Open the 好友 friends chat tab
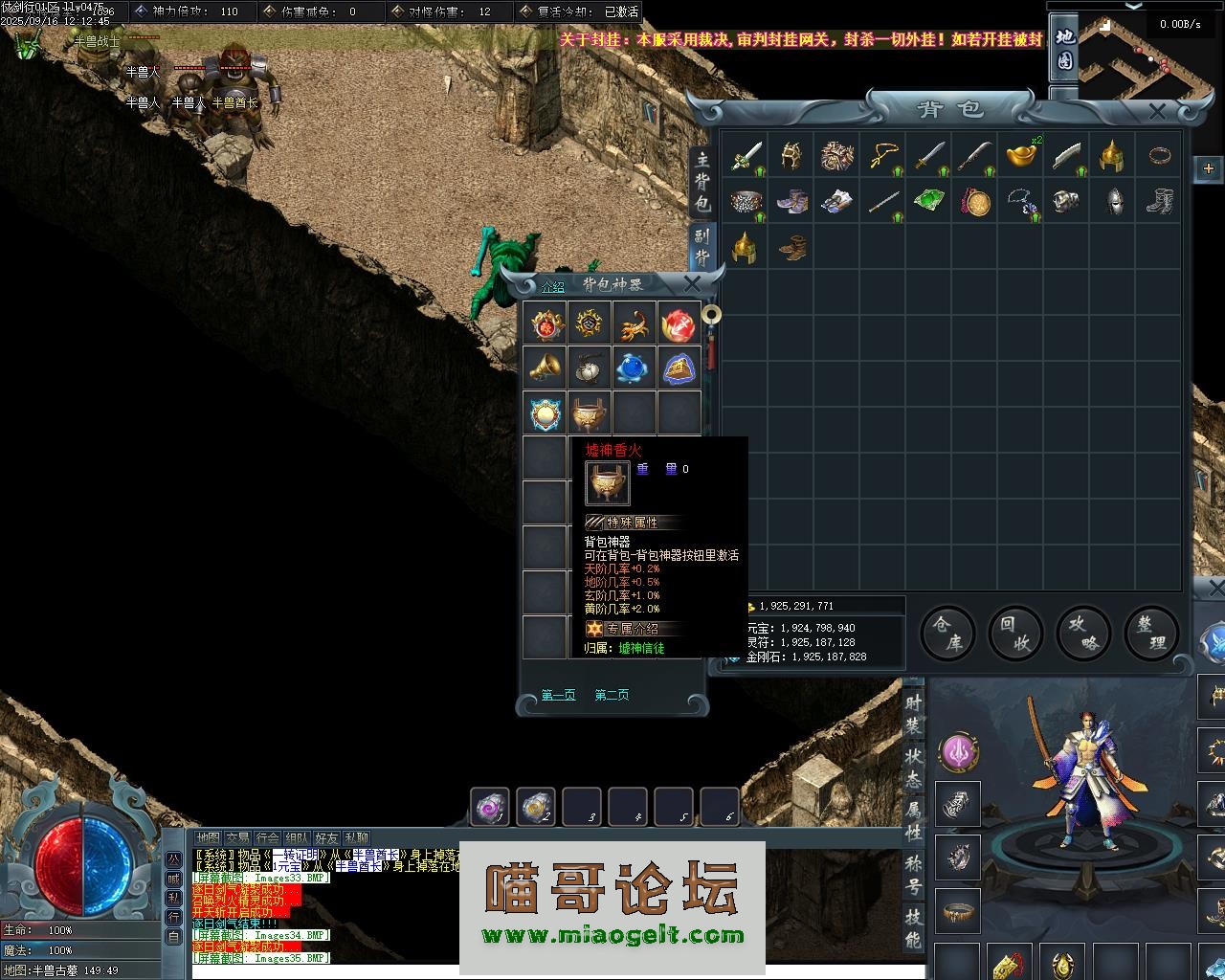This screenshot has height=980, width=1225. (326, 837)
